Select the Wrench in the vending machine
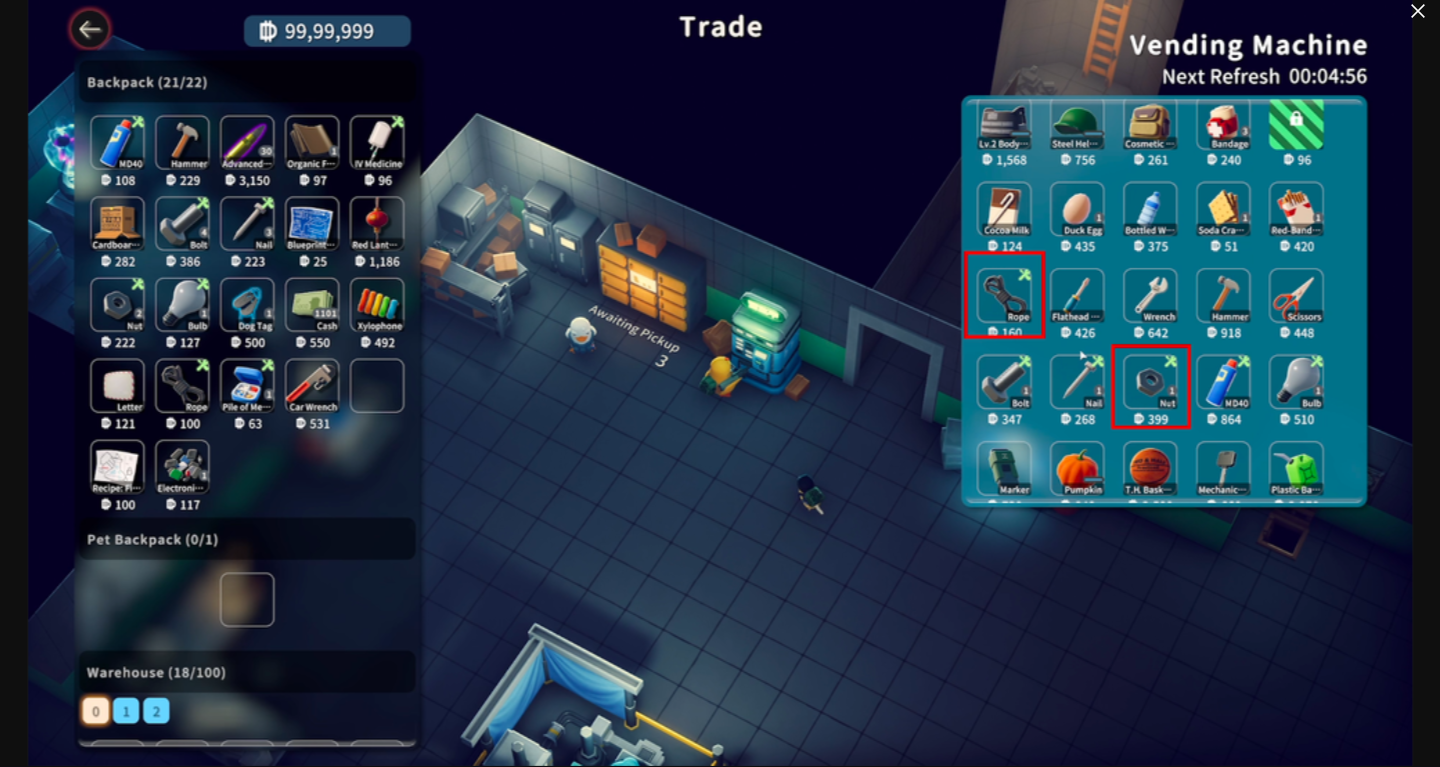The image size is (1440, 767). pyautogui.click(x=1151, y=295)
